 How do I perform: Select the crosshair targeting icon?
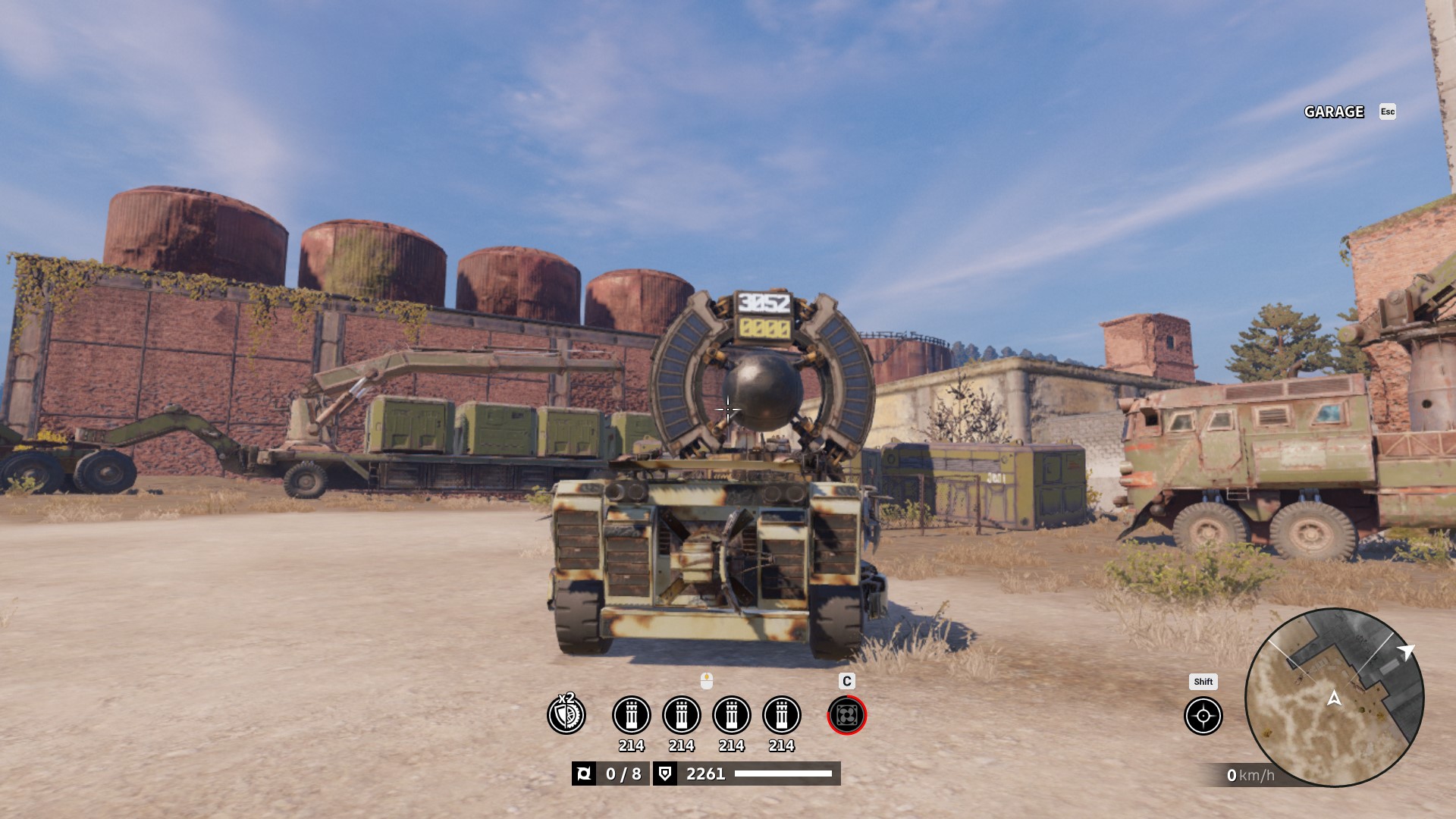[x=1203, y=716]
